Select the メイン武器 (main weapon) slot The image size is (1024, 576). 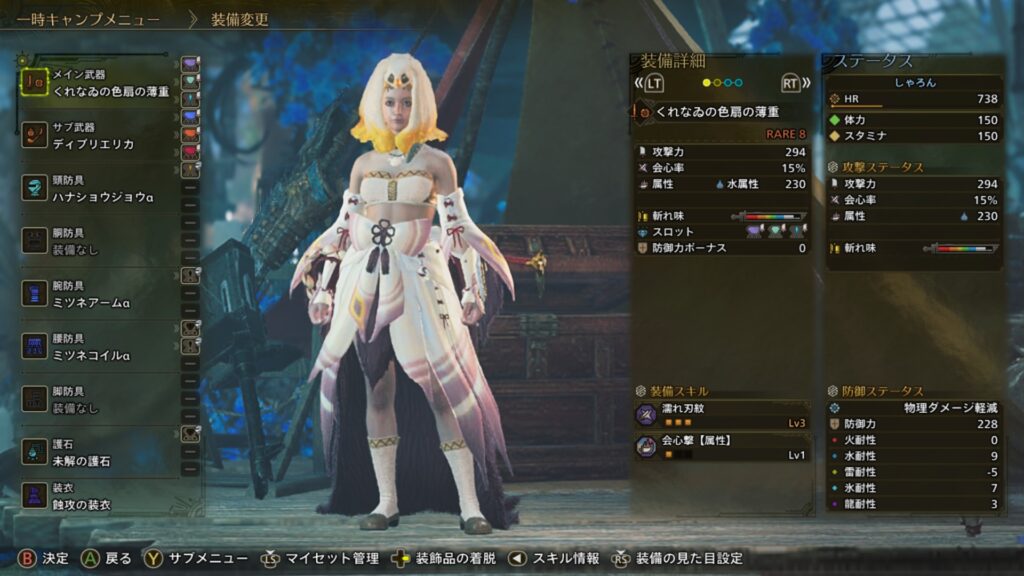tap(100, 83)
